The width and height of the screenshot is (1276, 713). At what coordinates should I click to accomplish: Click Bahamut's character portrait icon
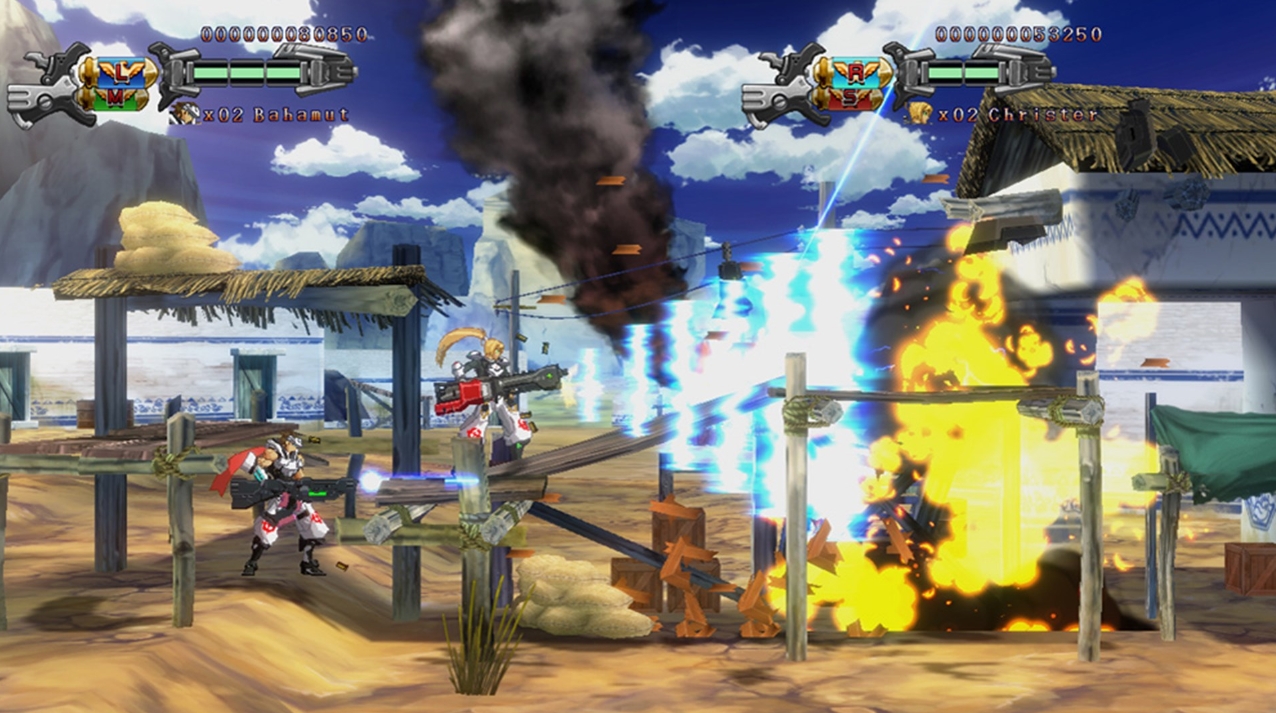[184, 114]
